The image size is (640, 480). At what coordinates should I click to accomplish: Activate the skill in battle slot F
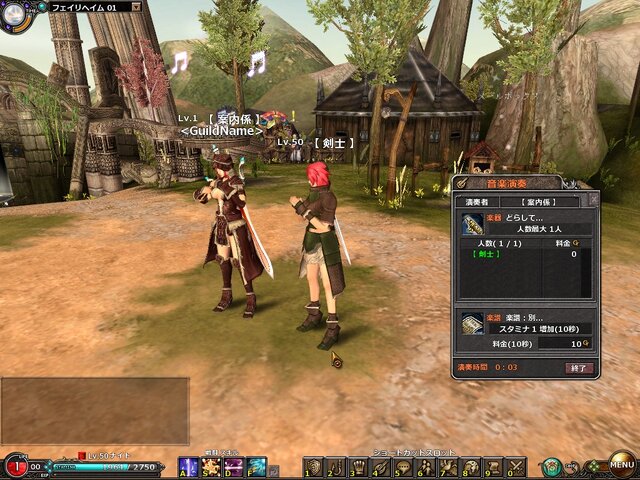pyautogui.click(x=256, y=467)
